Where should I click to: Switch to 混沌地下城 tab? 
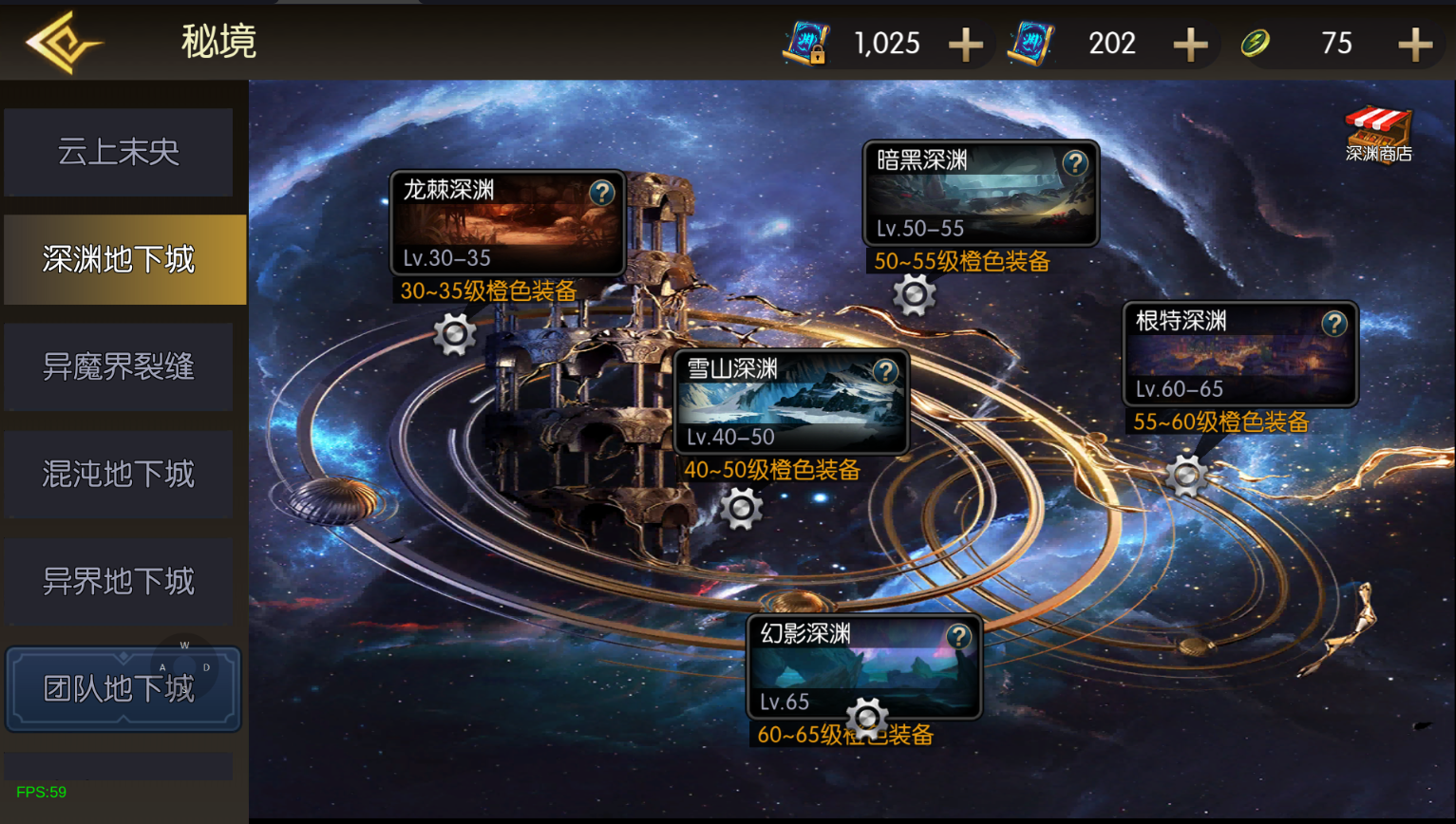(x=119, y=474)
